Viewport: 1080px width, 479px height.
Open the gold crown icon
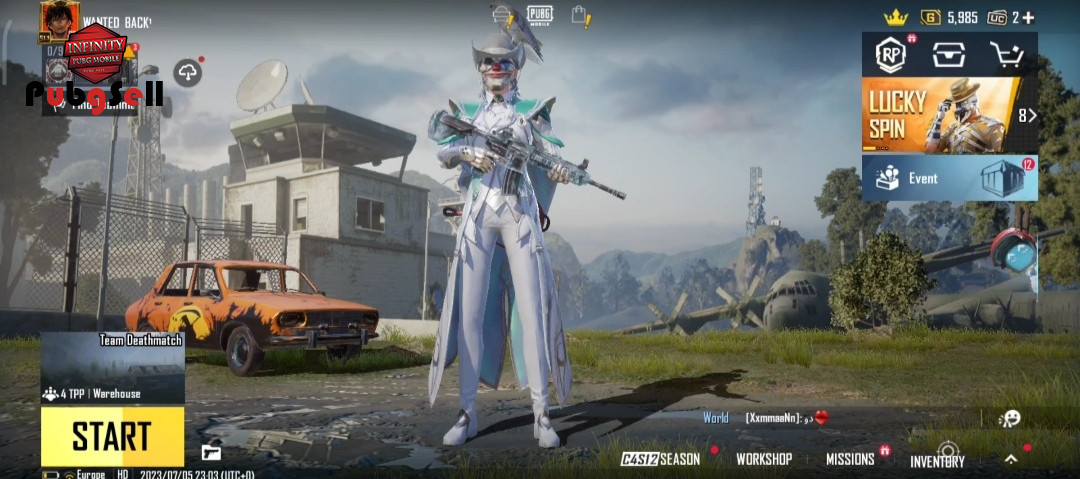pyautogui.click(x=895, y=18)
